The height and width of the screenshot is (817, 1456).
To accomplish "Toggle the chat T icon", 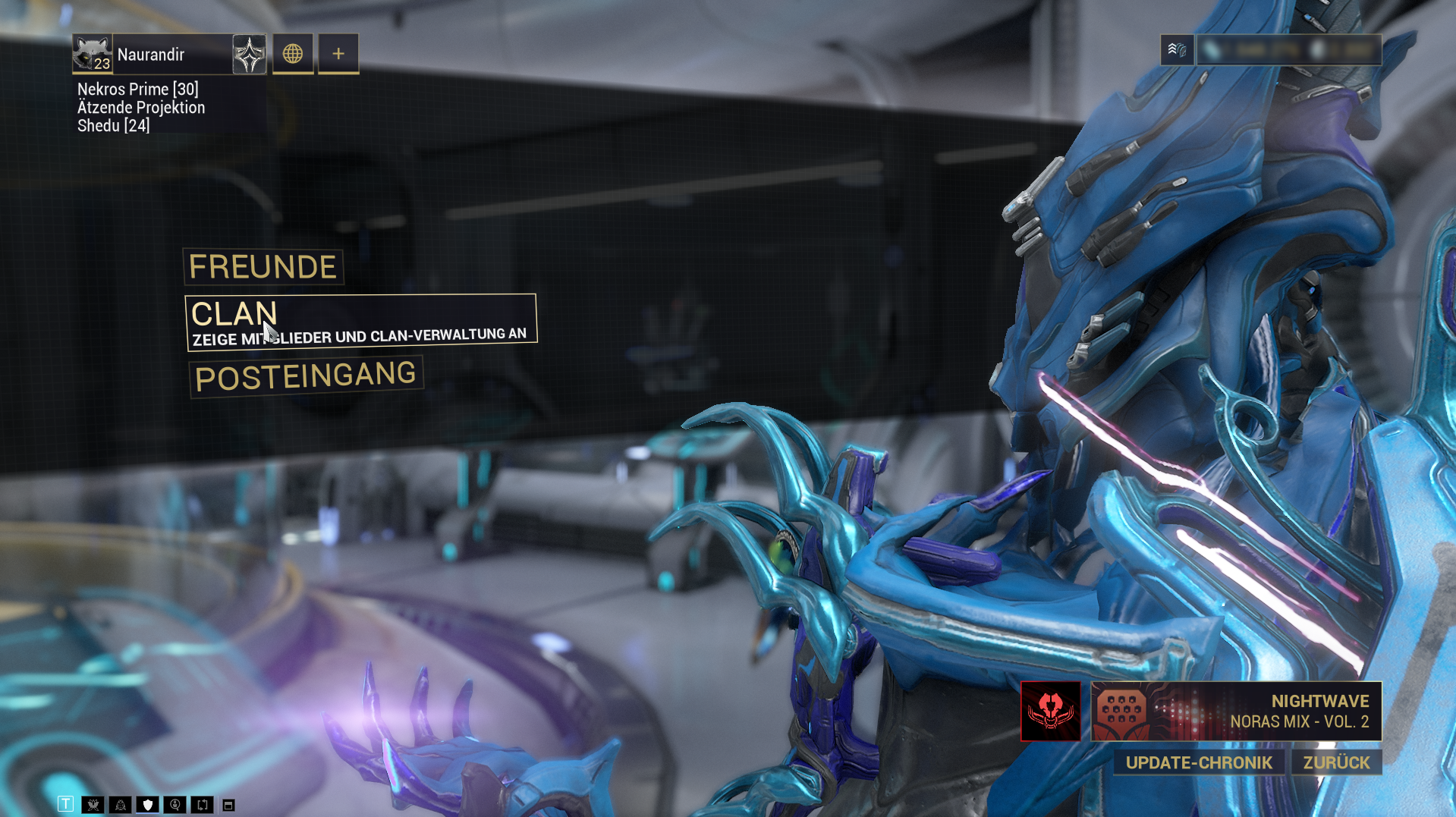I will tap(66, 805).
